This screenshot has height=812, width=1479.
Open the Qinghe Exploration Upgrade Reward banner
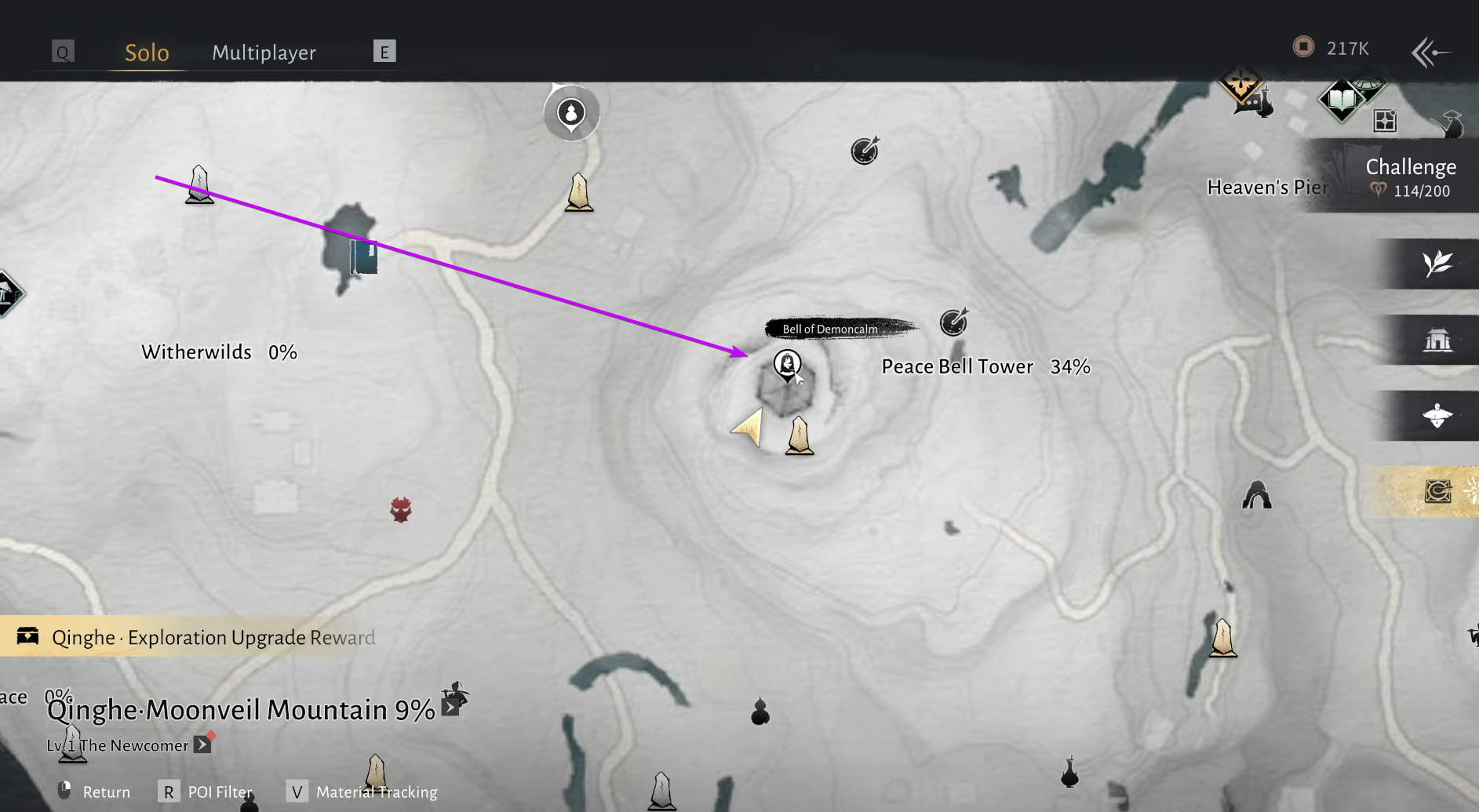[196, 637]
